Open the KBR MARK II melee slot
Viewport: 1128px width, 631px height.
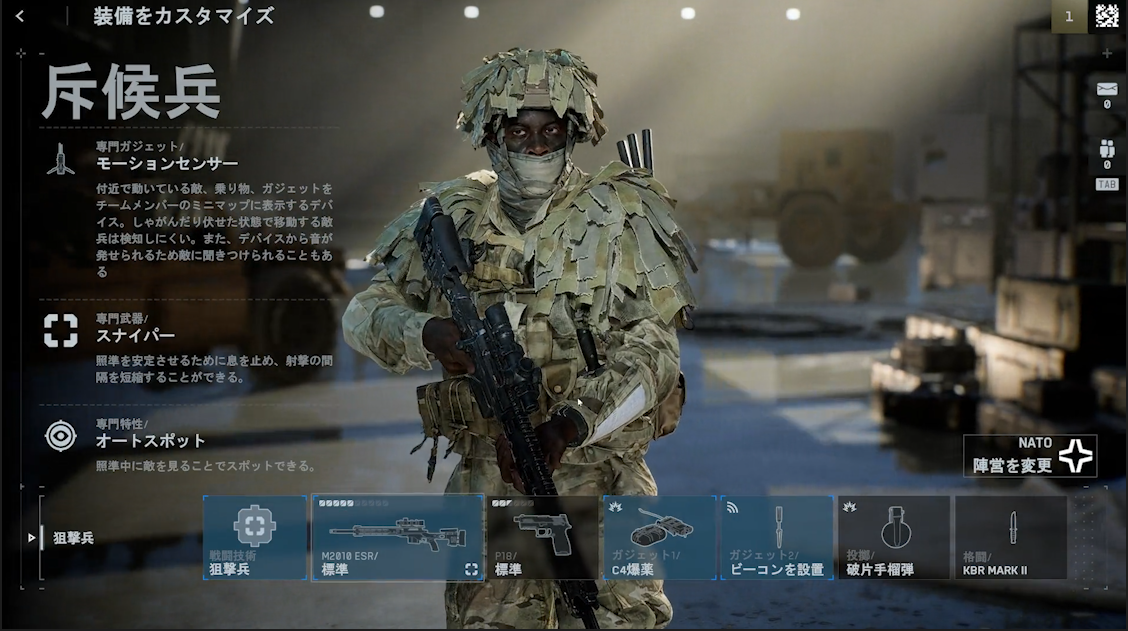(1010, 538)
